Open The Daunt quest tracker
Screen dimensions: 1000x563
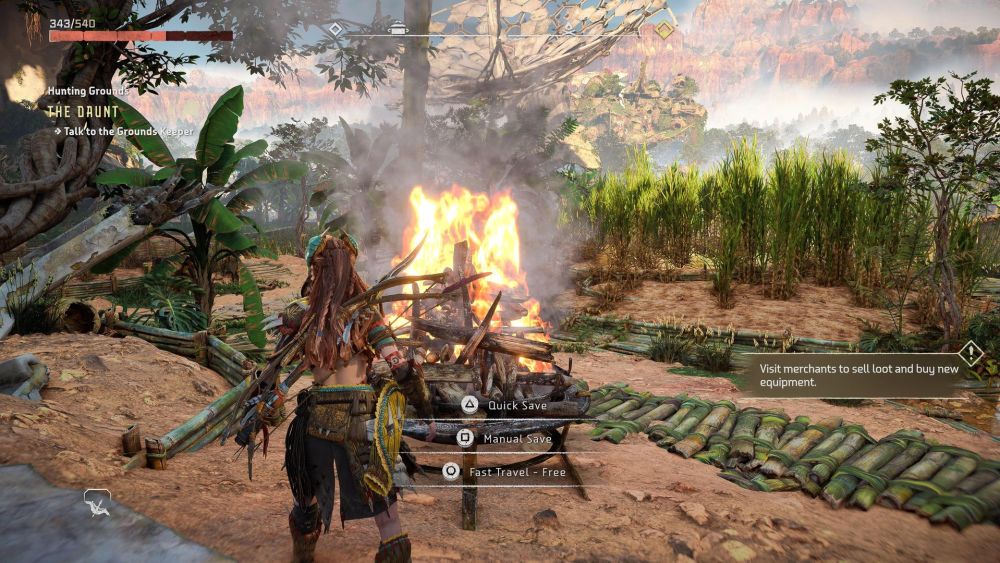coord(83,111)
